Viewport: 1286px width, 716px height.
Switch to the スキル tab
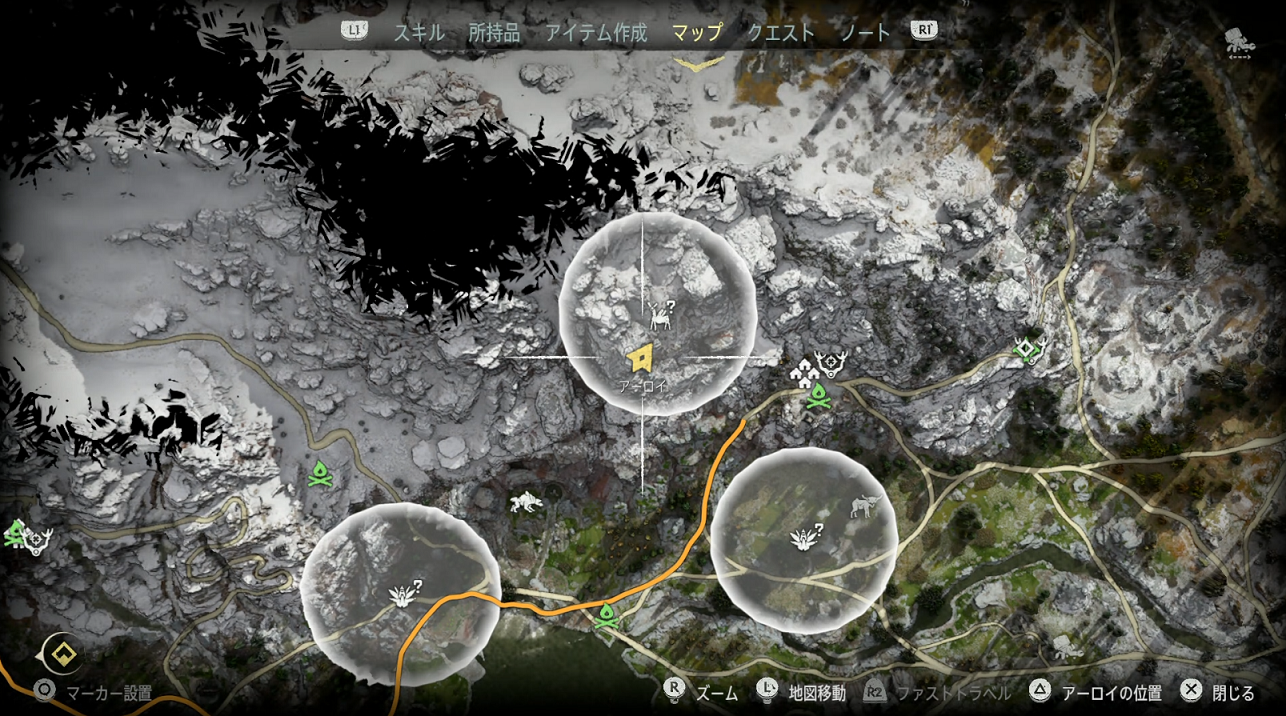click(x=417, y=32)
